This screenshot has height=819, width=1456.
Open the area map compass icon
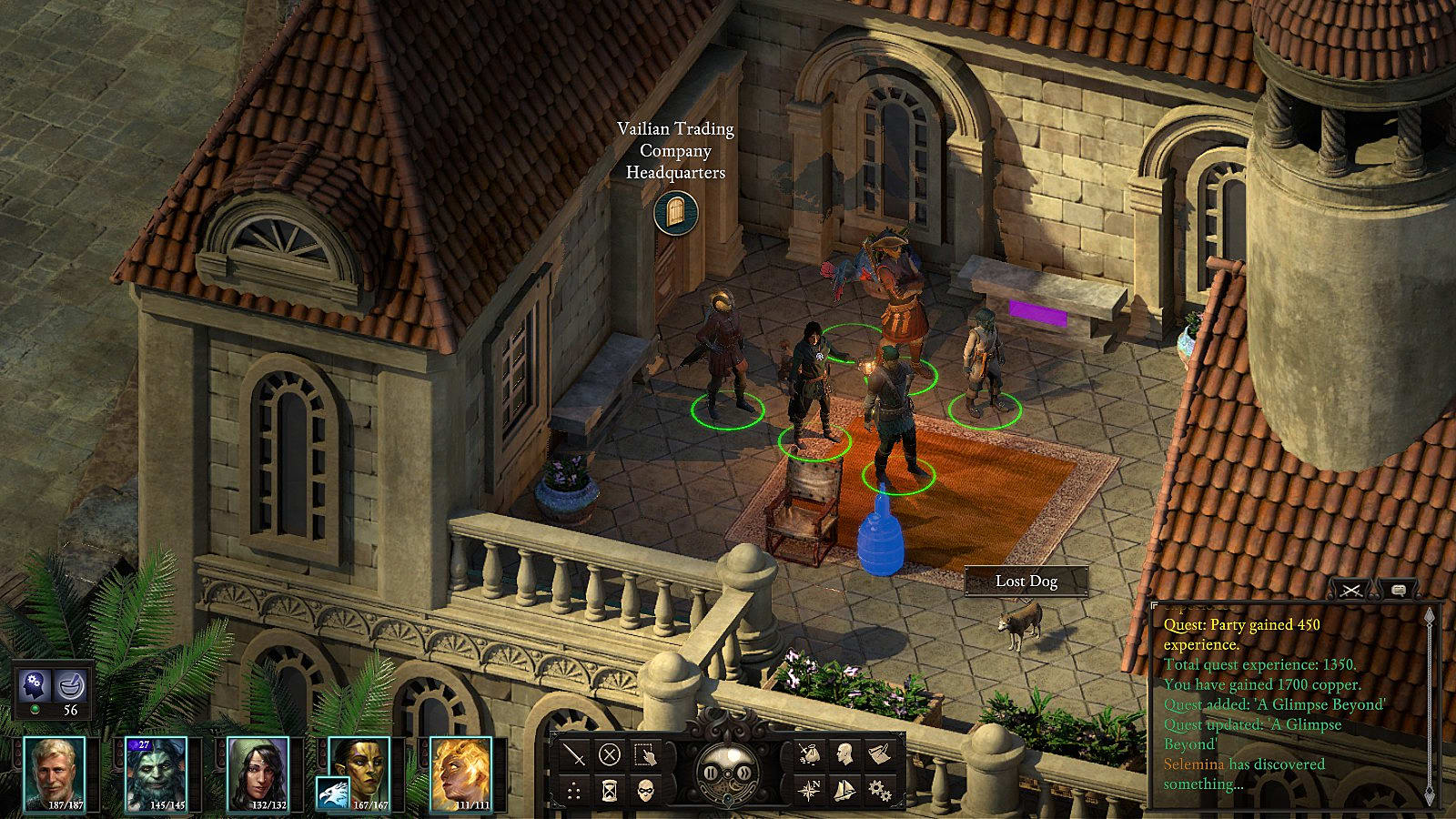(808, 790)
